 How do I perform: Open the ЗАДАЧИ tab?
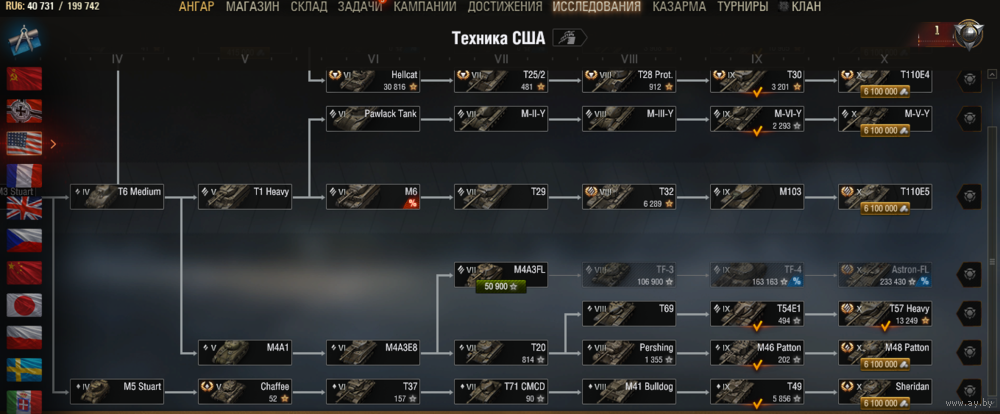pos(360,7)
